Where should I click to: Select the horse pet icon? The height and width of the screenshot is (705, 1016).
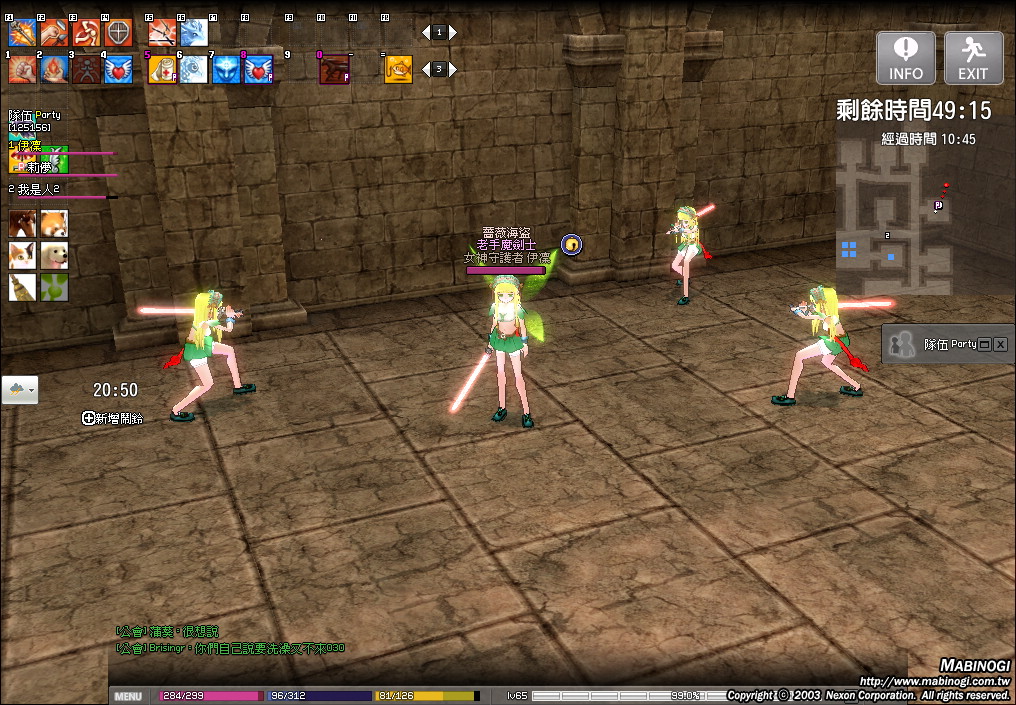pyautogui.click(x=22, y=224)
